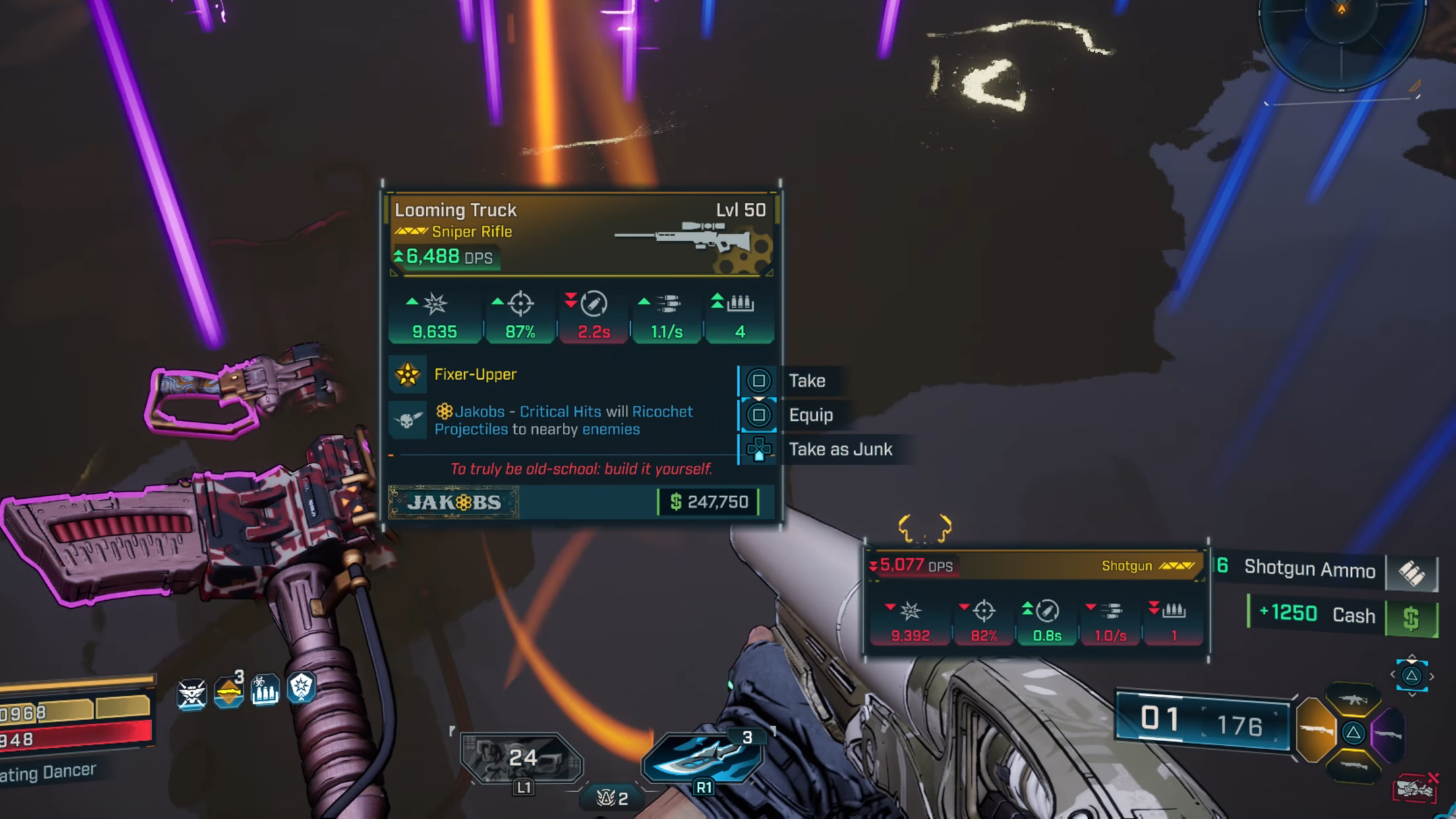The height and width of the screenshot is (819, 1456).
Task: Pick the Take as Junk option
Action: click(839, 449)
